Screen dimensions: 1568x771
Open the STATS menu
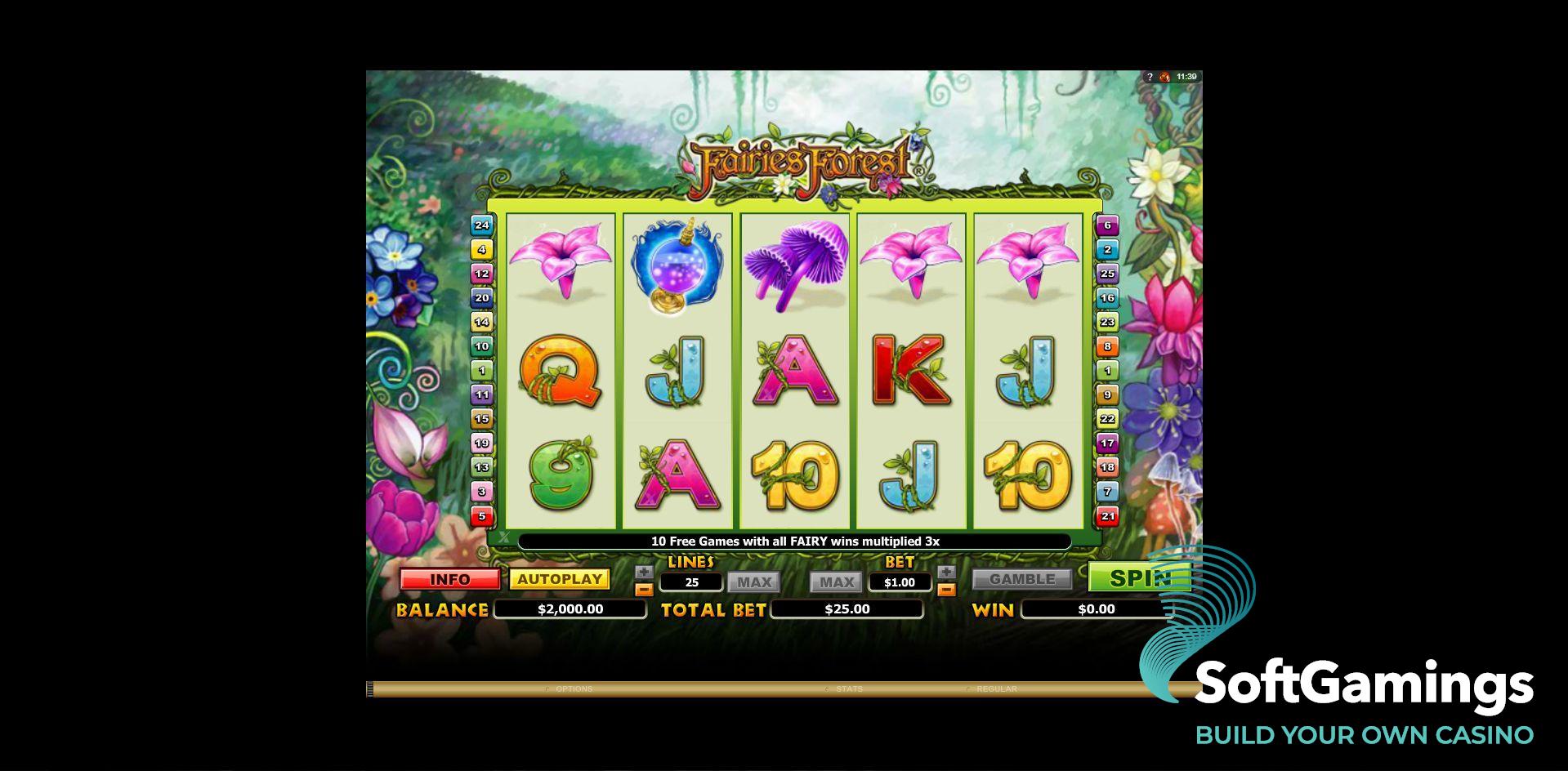(x=849, y=689)
